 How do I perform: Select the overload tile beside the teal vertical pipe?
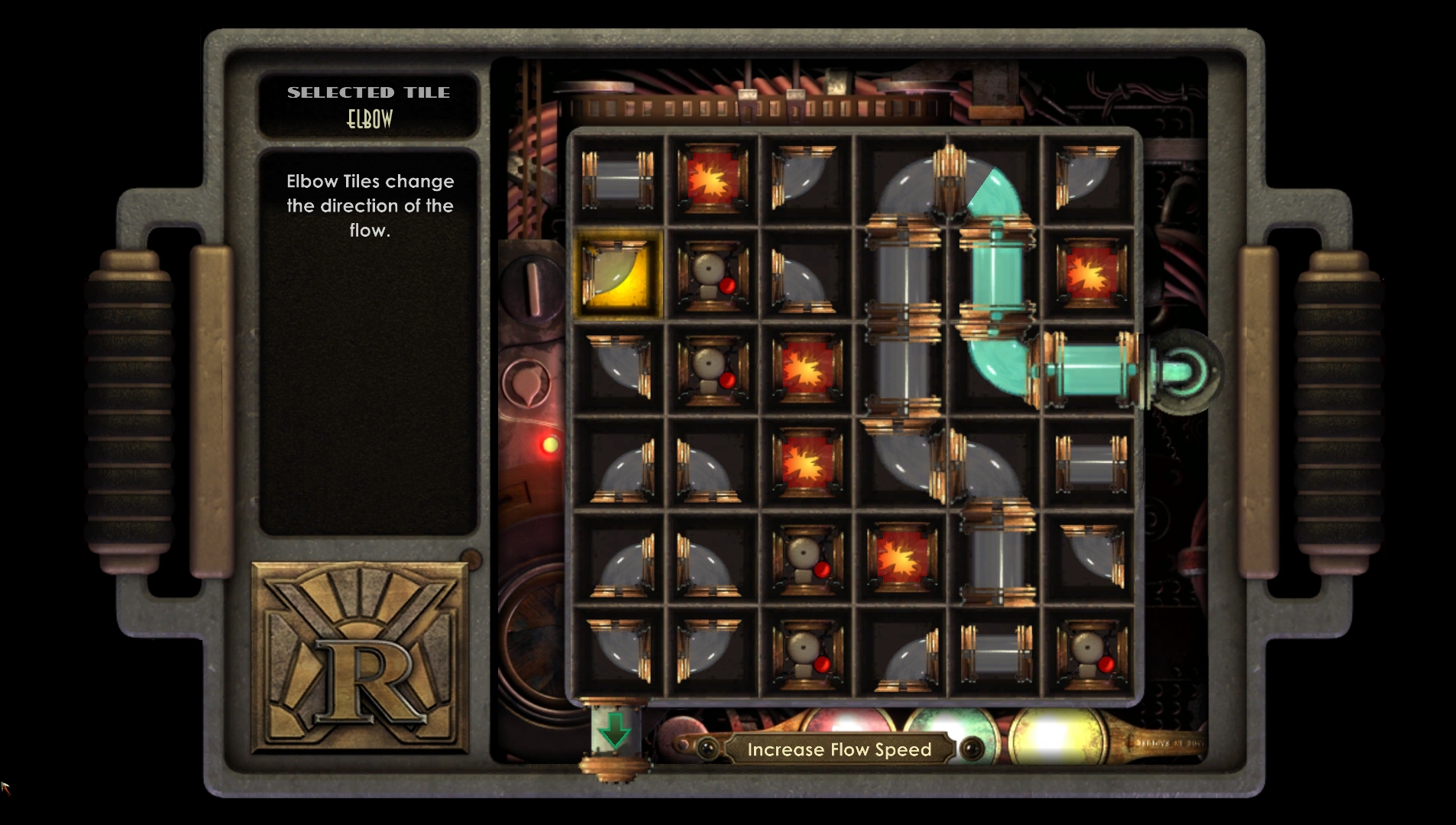[x=1089, y=274]
